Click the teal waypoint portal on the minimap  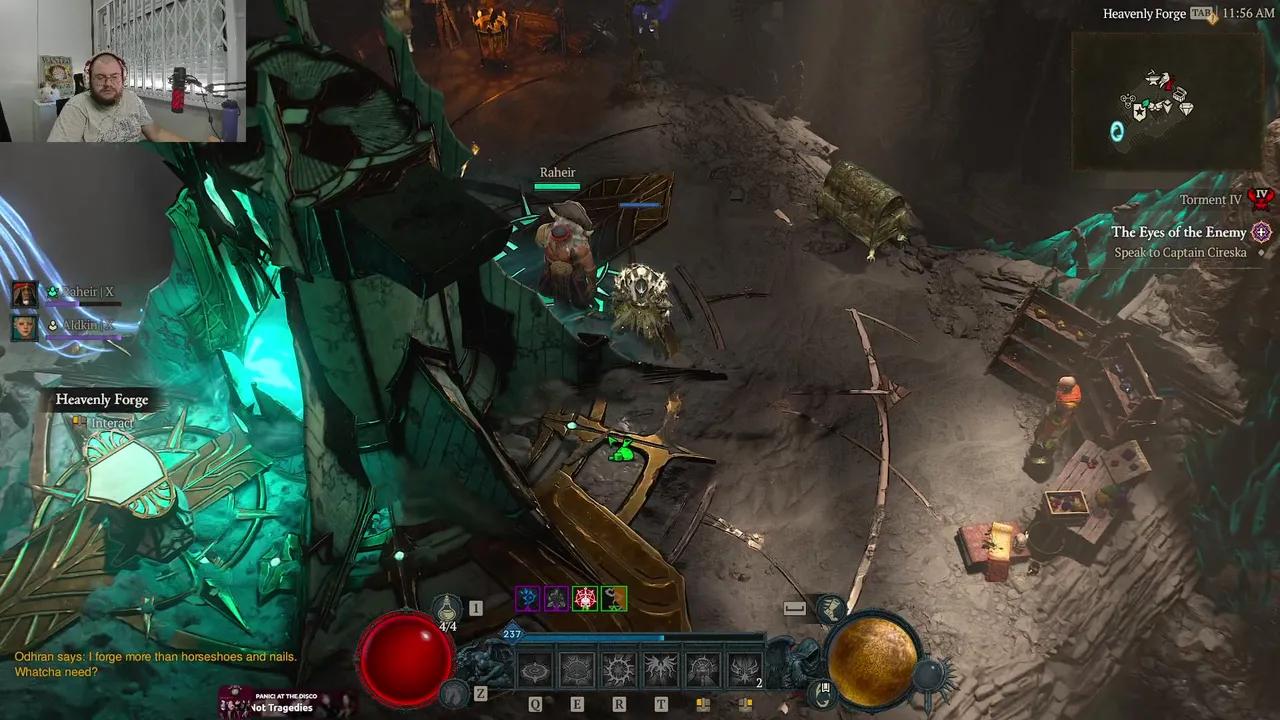(x=1117, y=130)
